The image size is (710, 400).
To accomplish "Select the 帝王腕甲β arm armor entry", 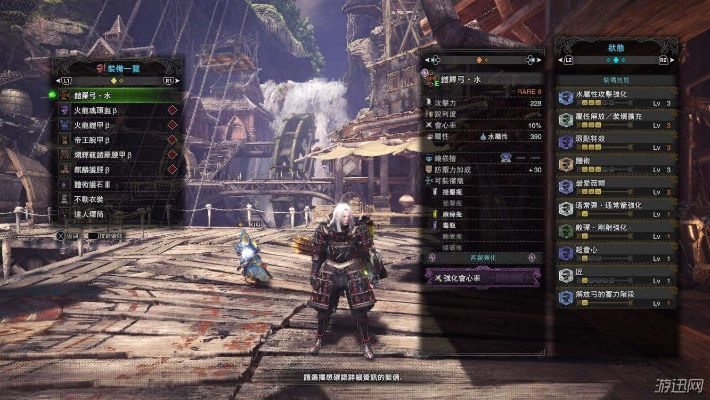I will click(110, 140).
